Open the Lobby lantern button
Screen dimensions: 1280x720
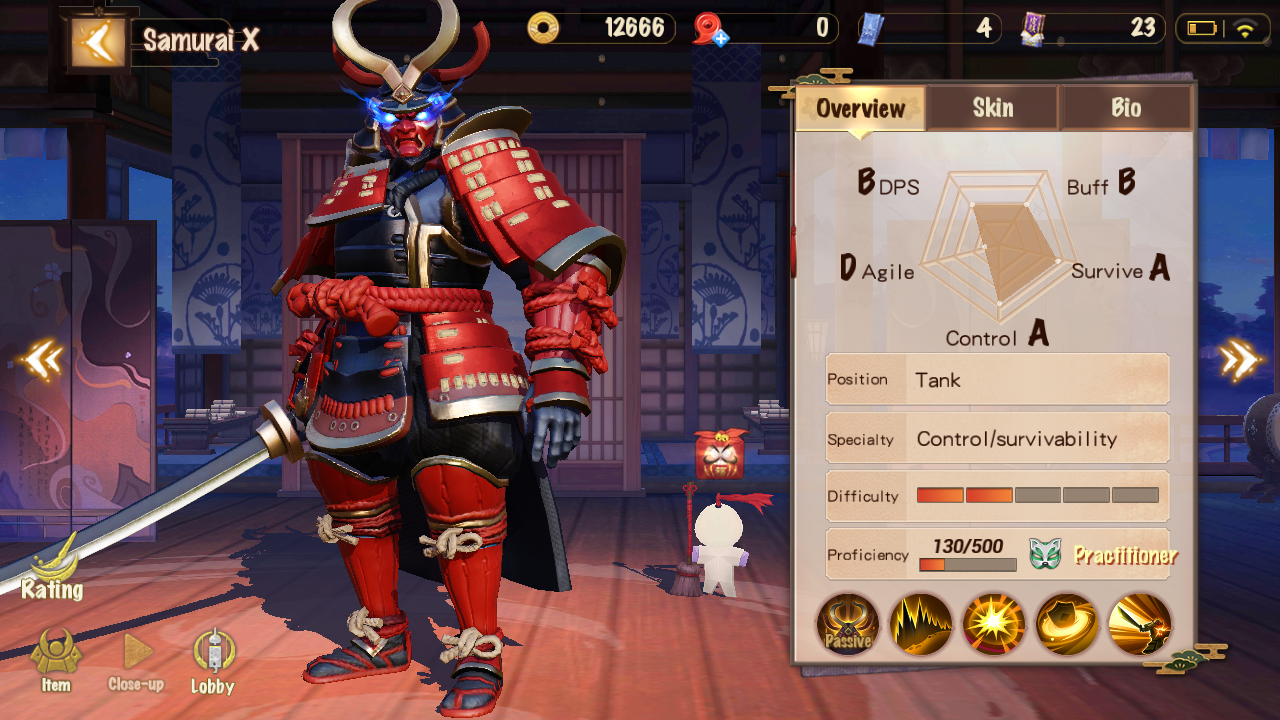tap(213, 659)
